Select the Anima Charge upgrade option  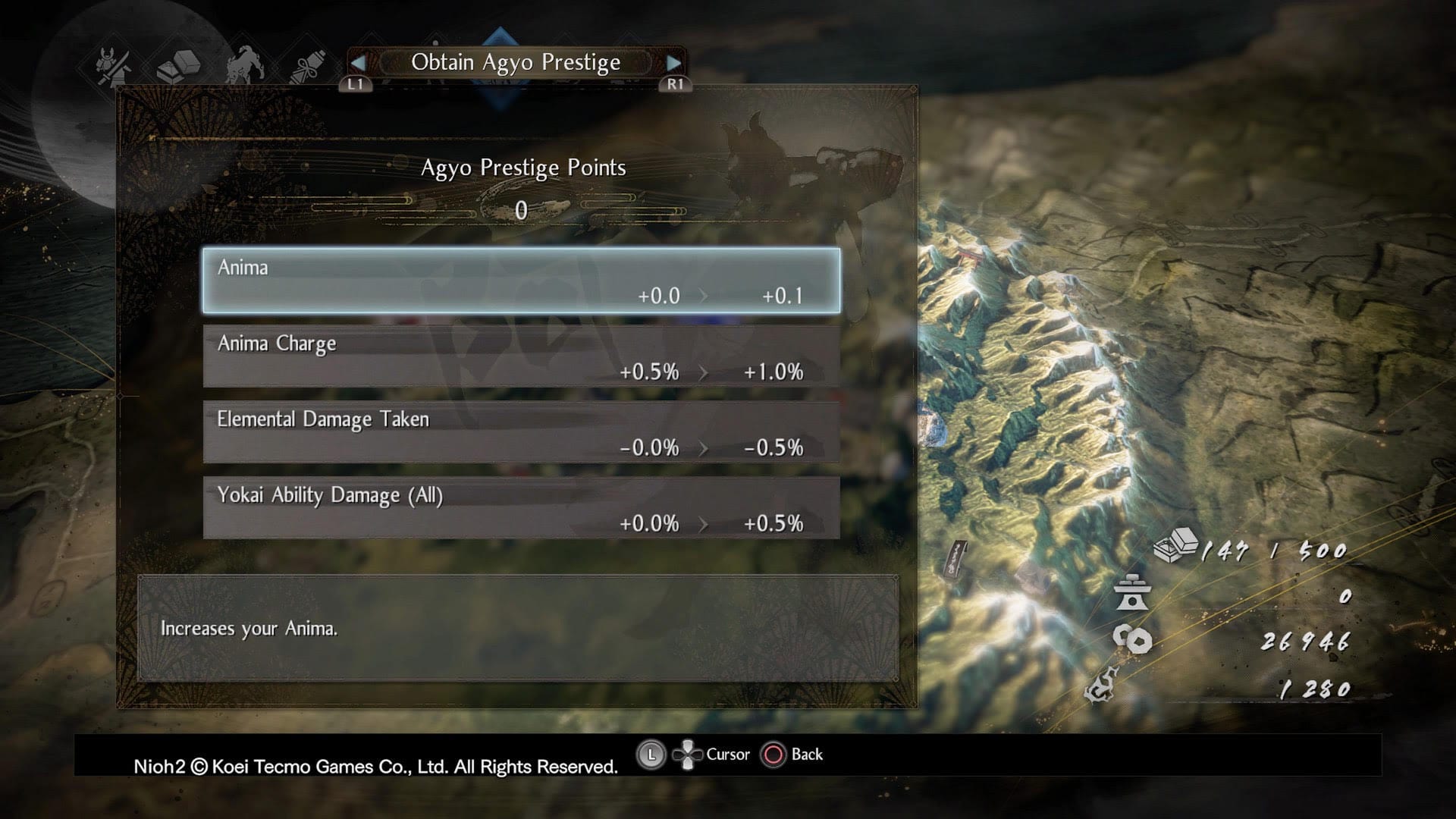[x=523, y=356]
